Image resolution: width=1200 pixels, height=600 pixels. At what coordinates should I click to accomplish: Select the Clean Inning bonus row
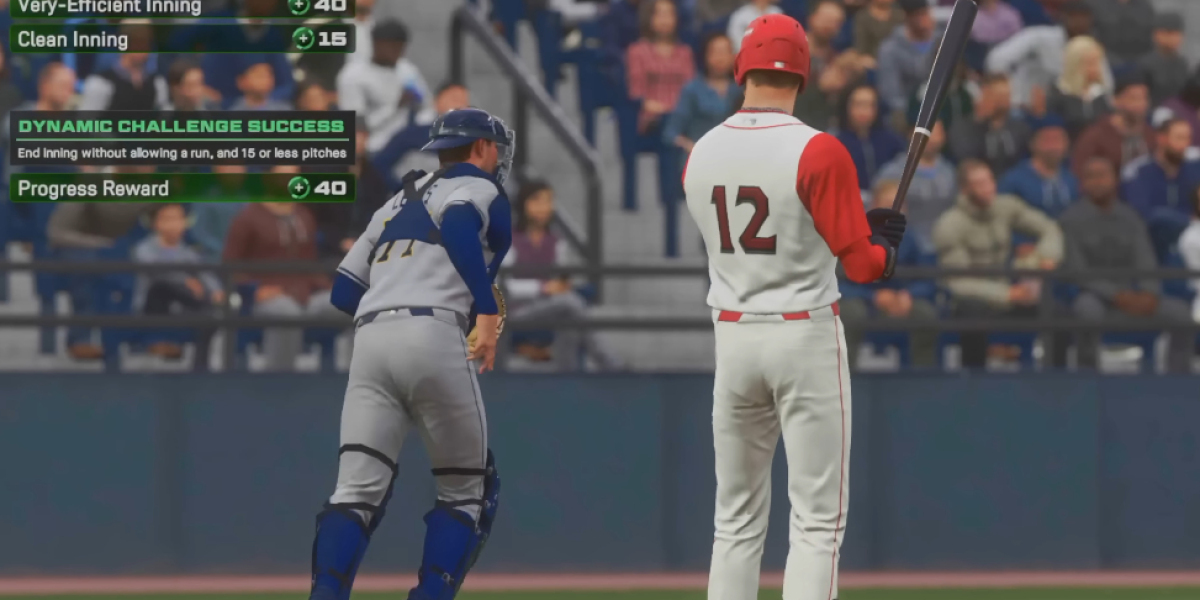pos(182,39)
